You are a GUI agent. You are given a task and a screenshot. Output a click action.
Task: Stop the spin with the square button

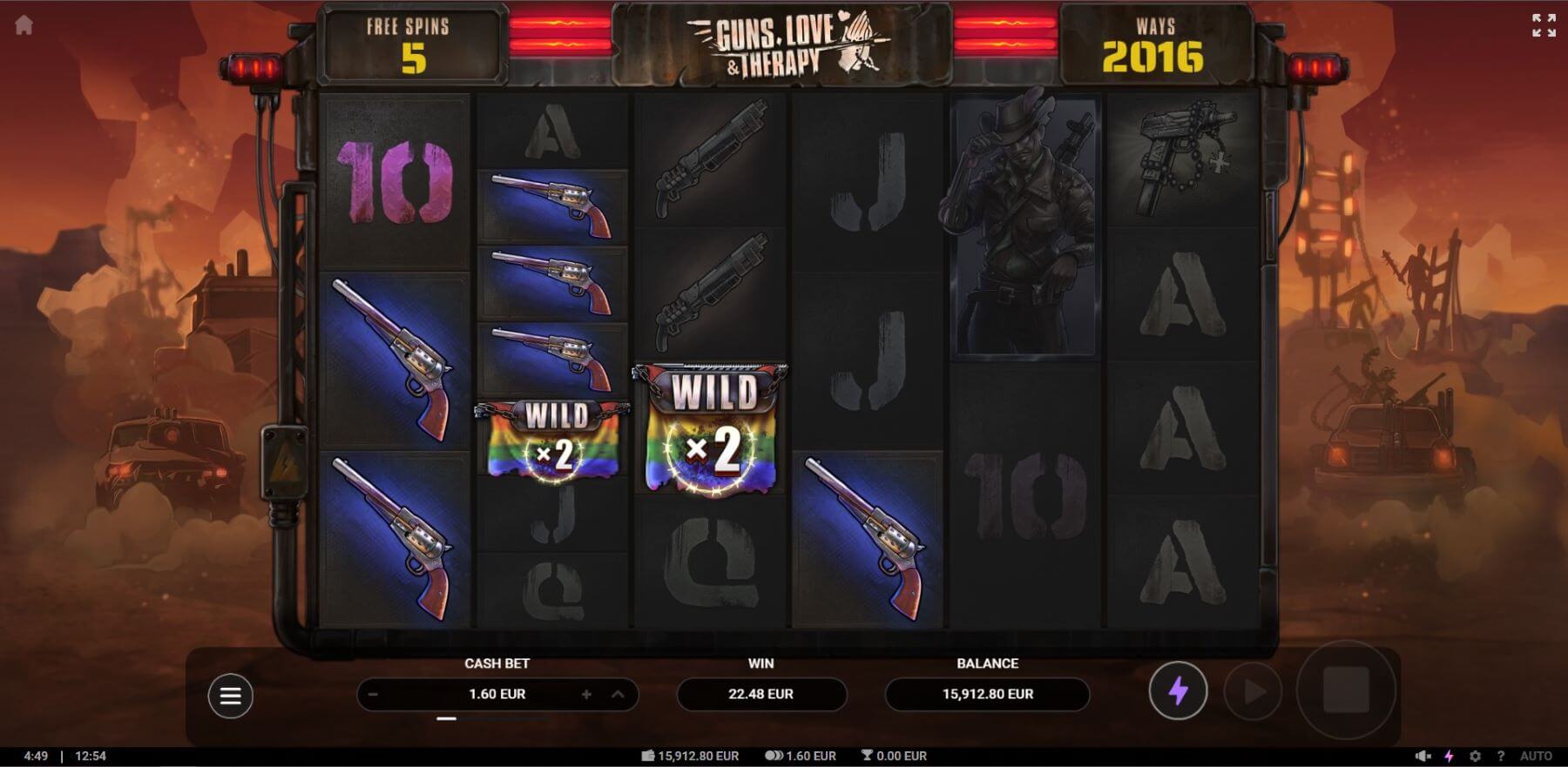(1346, 691)
